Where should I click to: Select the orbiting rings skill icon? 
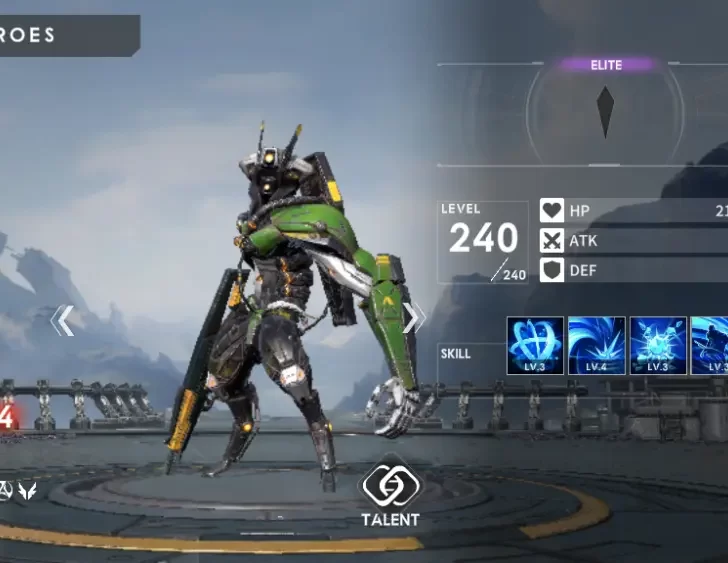tap(535, 346)
